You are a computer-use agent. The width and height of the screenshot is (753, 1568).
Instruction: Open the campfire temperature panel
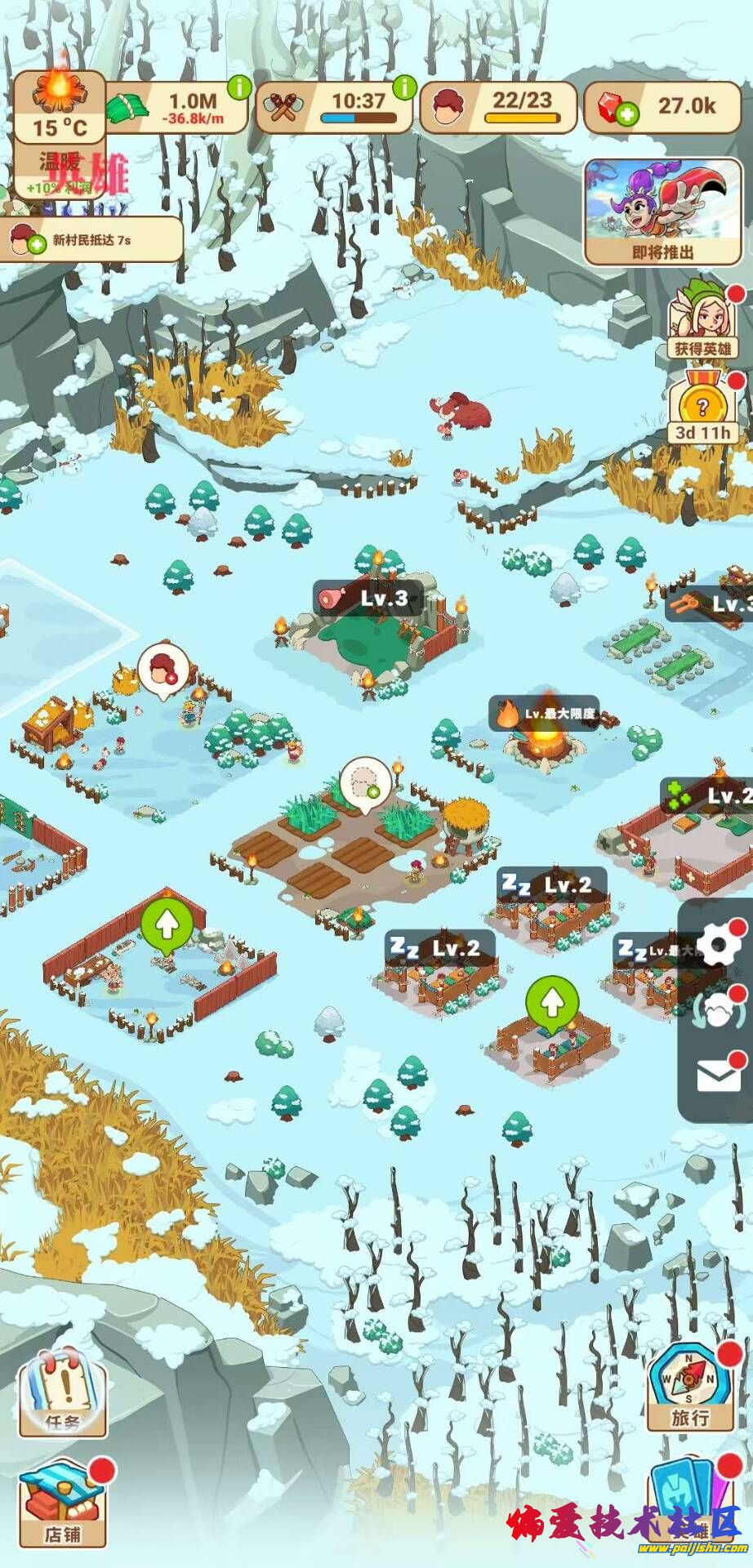59,106
